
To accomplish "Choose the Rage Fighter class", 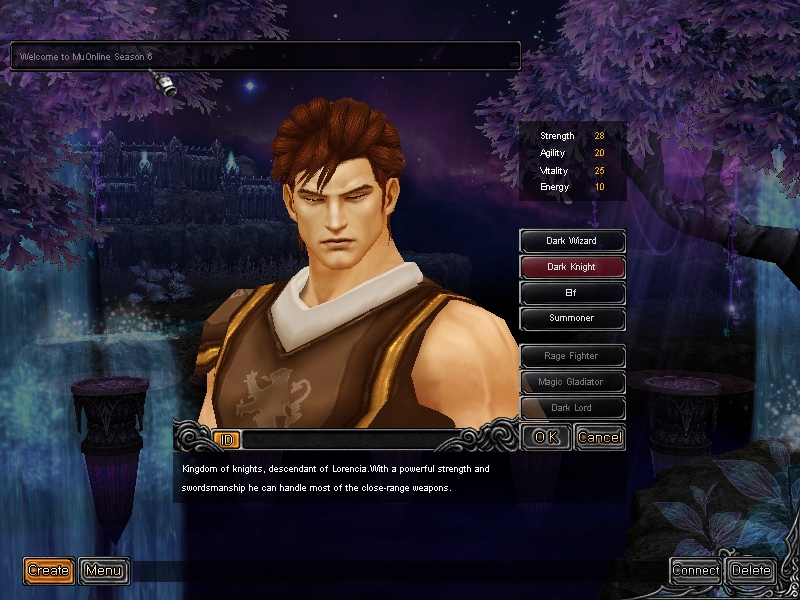I will point(572,356).
